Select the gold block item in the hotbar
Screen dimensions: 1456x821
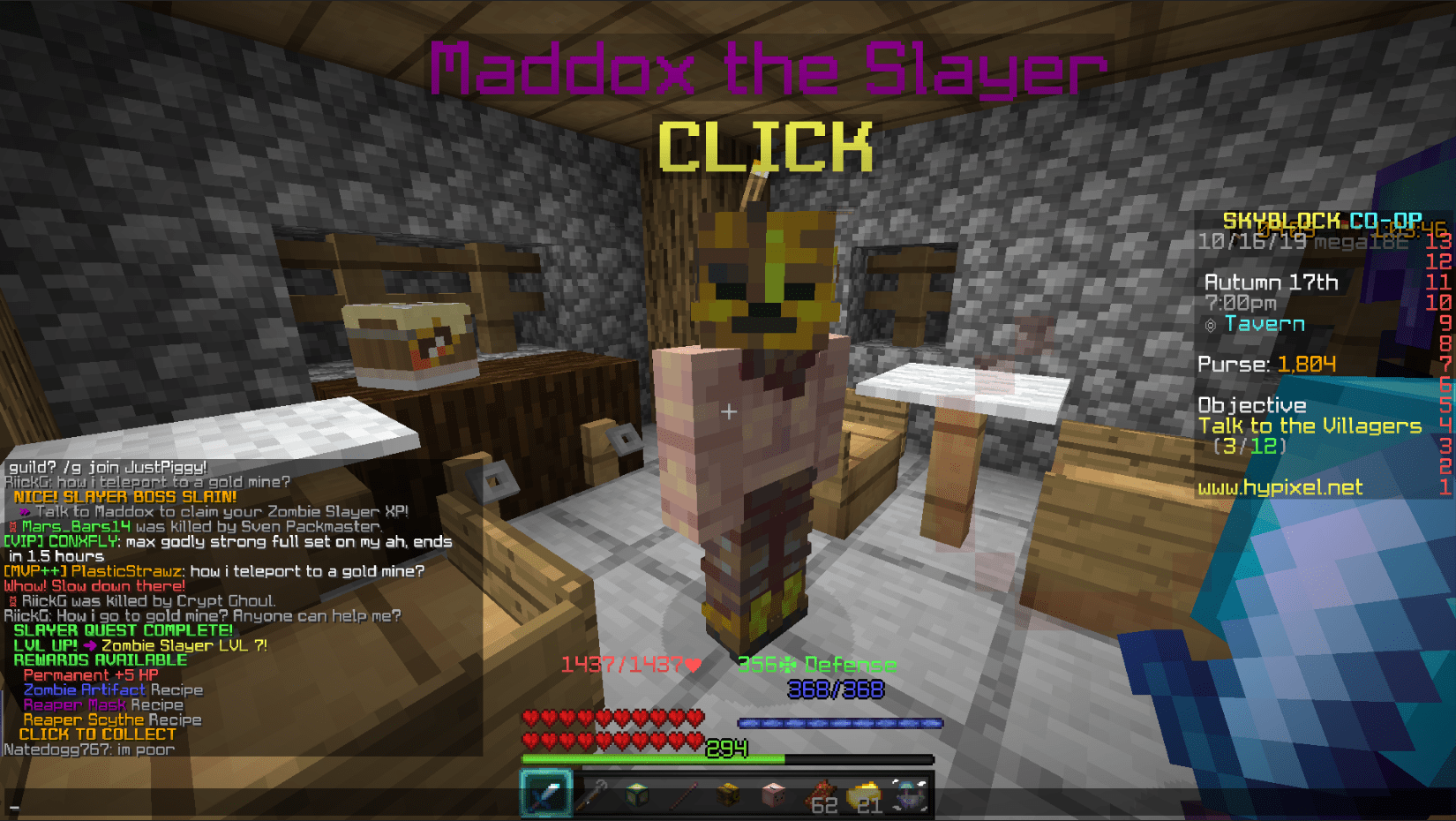[x=730, y=793]
